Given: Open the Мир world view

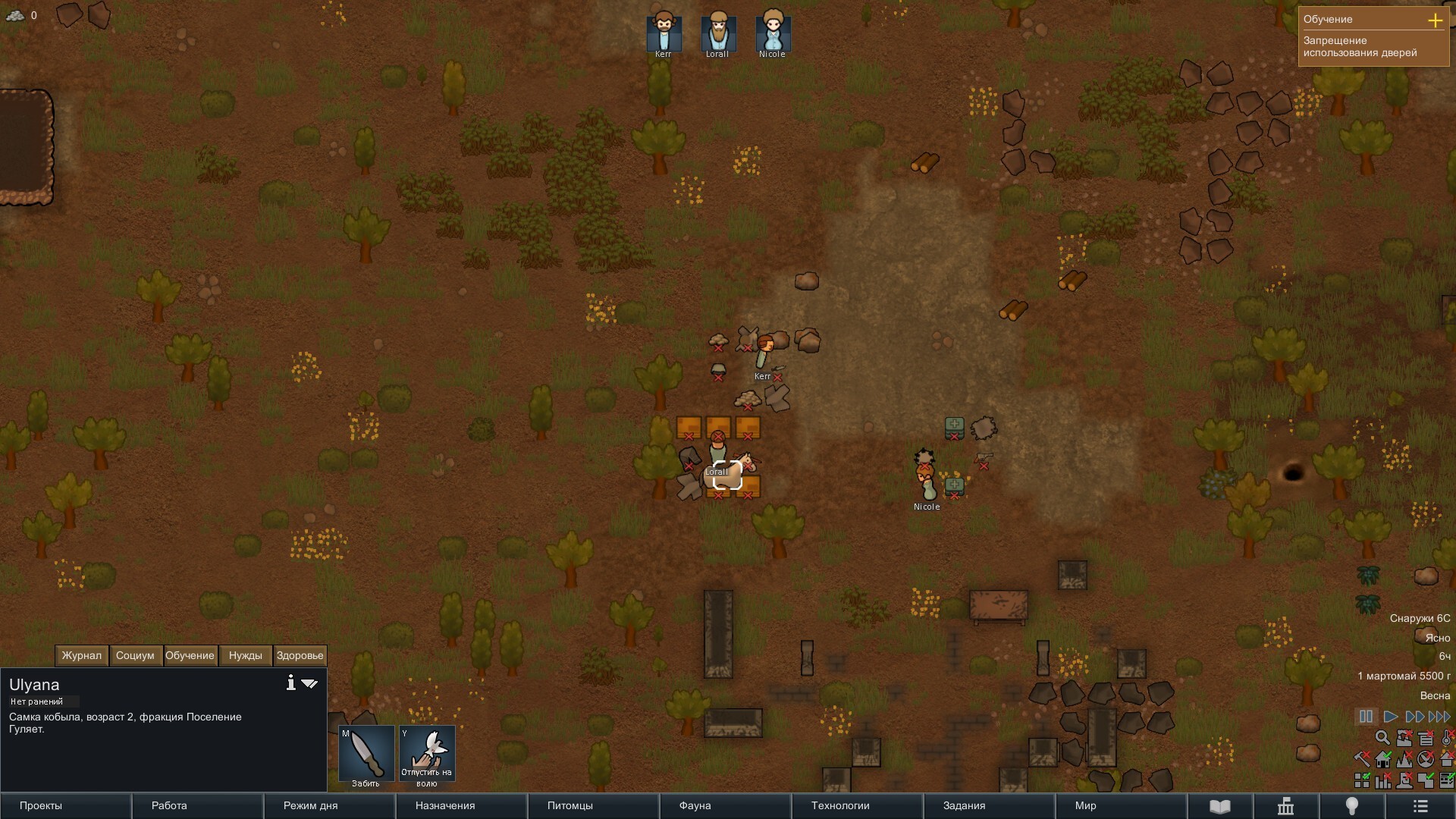Looking at the screenshot, I should (x=1121, y=806).
